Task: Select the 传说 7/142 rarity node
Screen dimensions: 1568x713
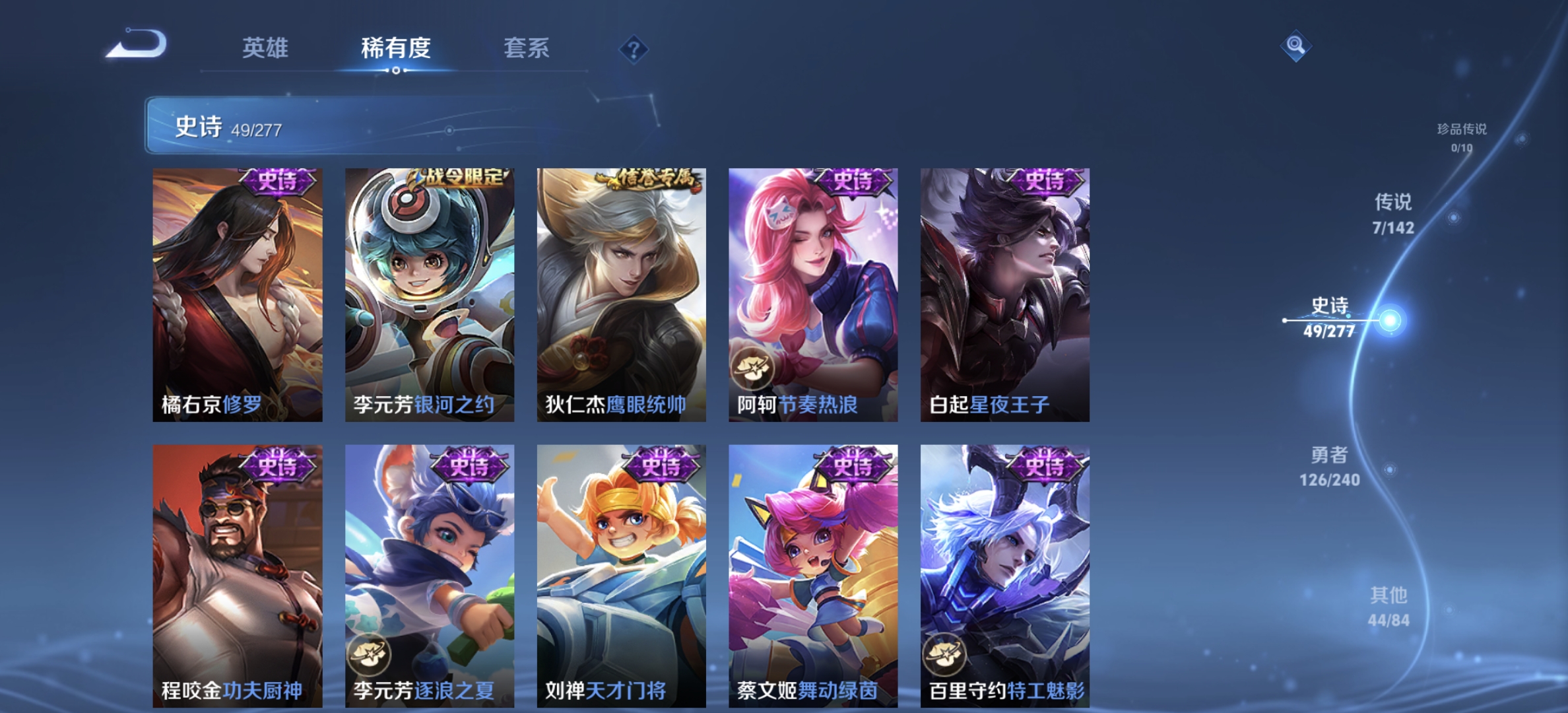Action: tap(1392, 215)
